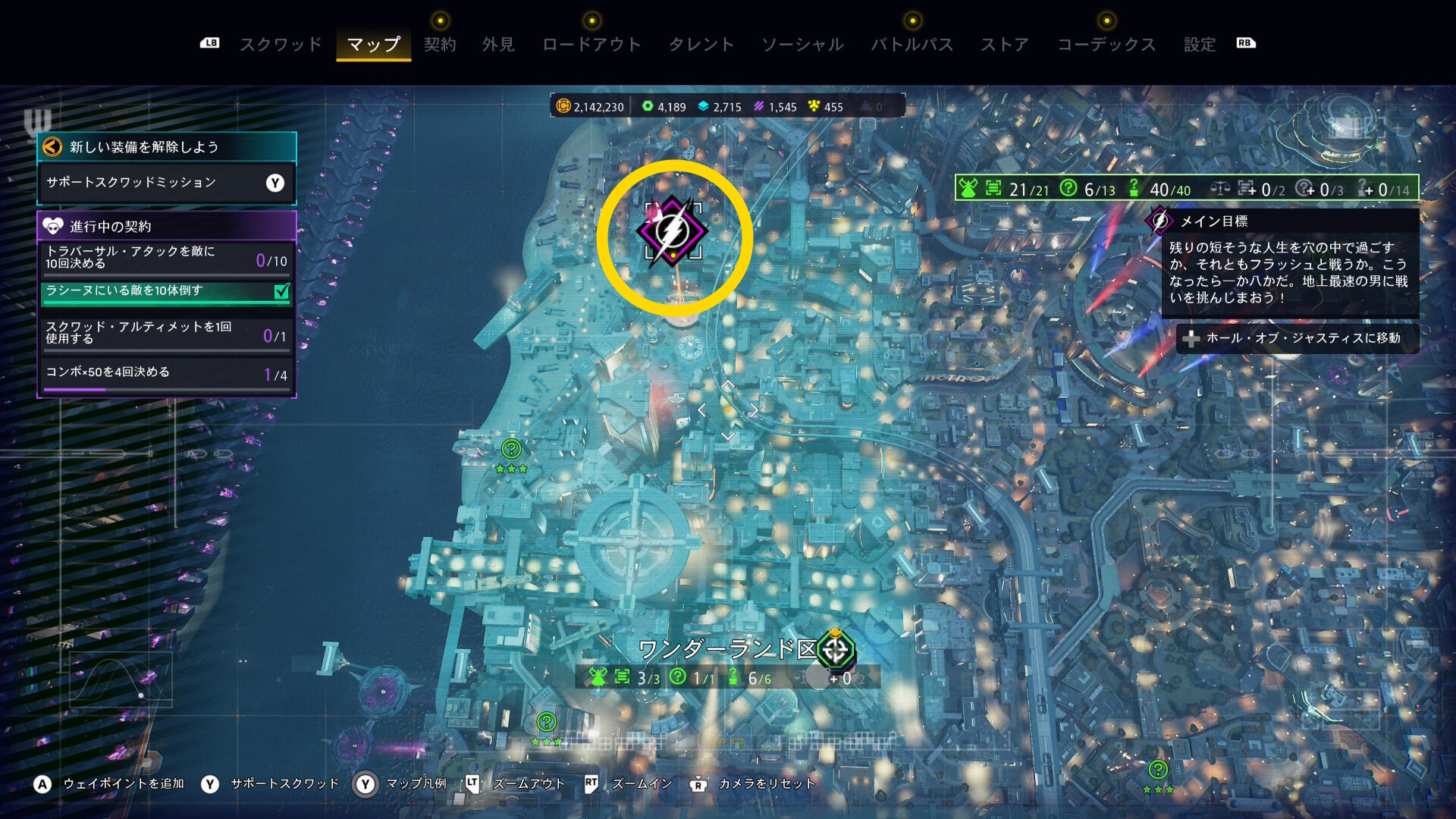1456x819 pixels.
Task: Switch to the ソーシャル tab
Action: (802, 45)
